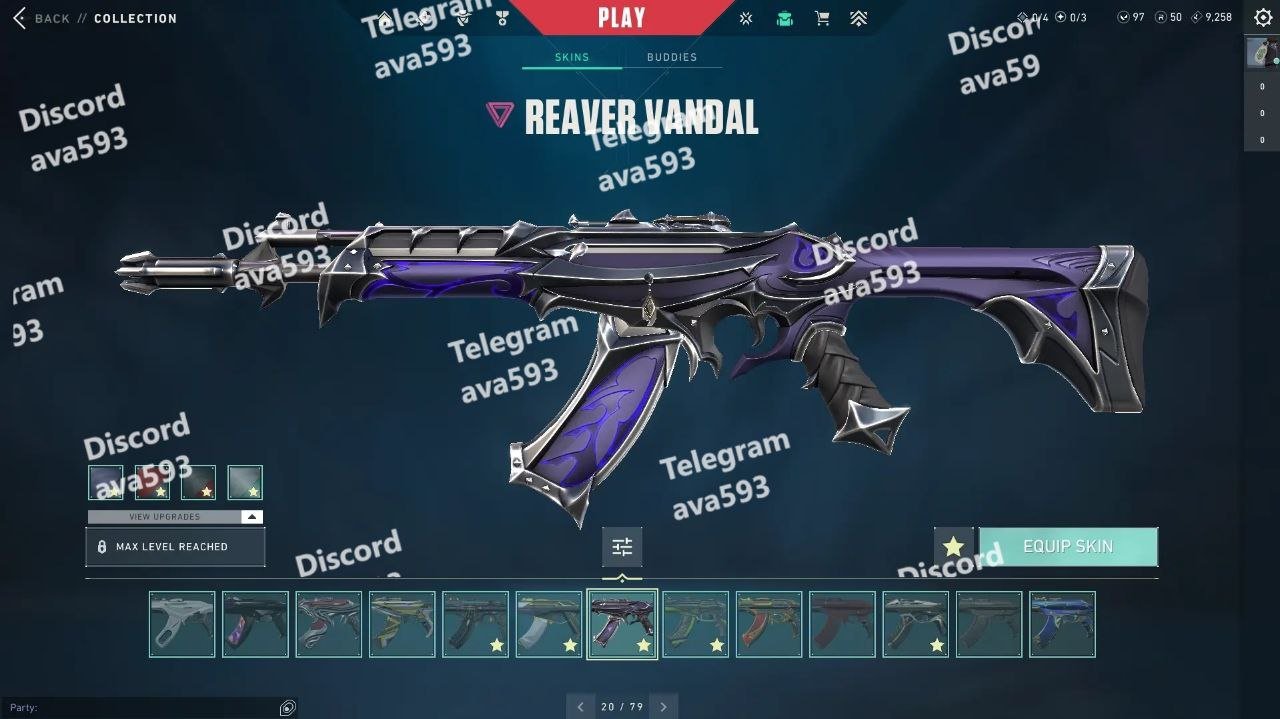Screen dimensions: 1280x719
Task: Open the store shopping cart icon
Action: click(822, 18)
